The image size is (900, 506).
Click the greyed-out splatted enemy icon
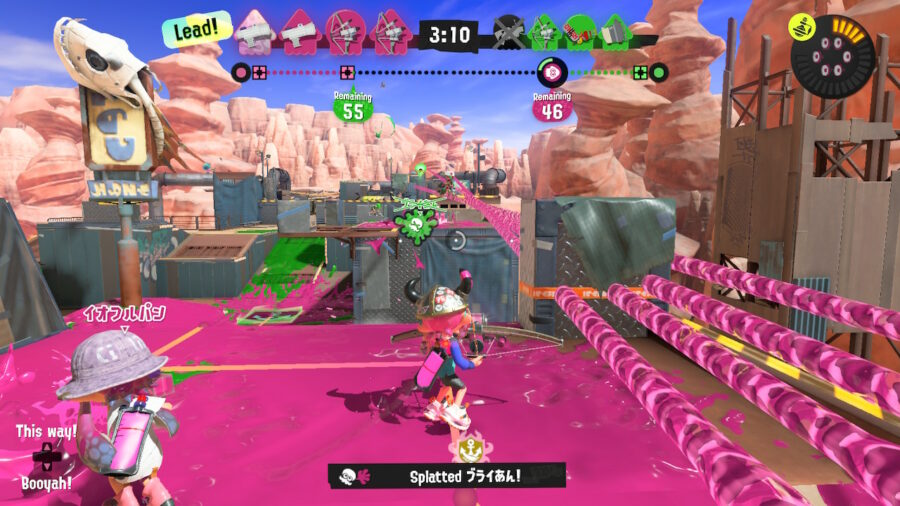pyautogui.click(x=509, y=32)
